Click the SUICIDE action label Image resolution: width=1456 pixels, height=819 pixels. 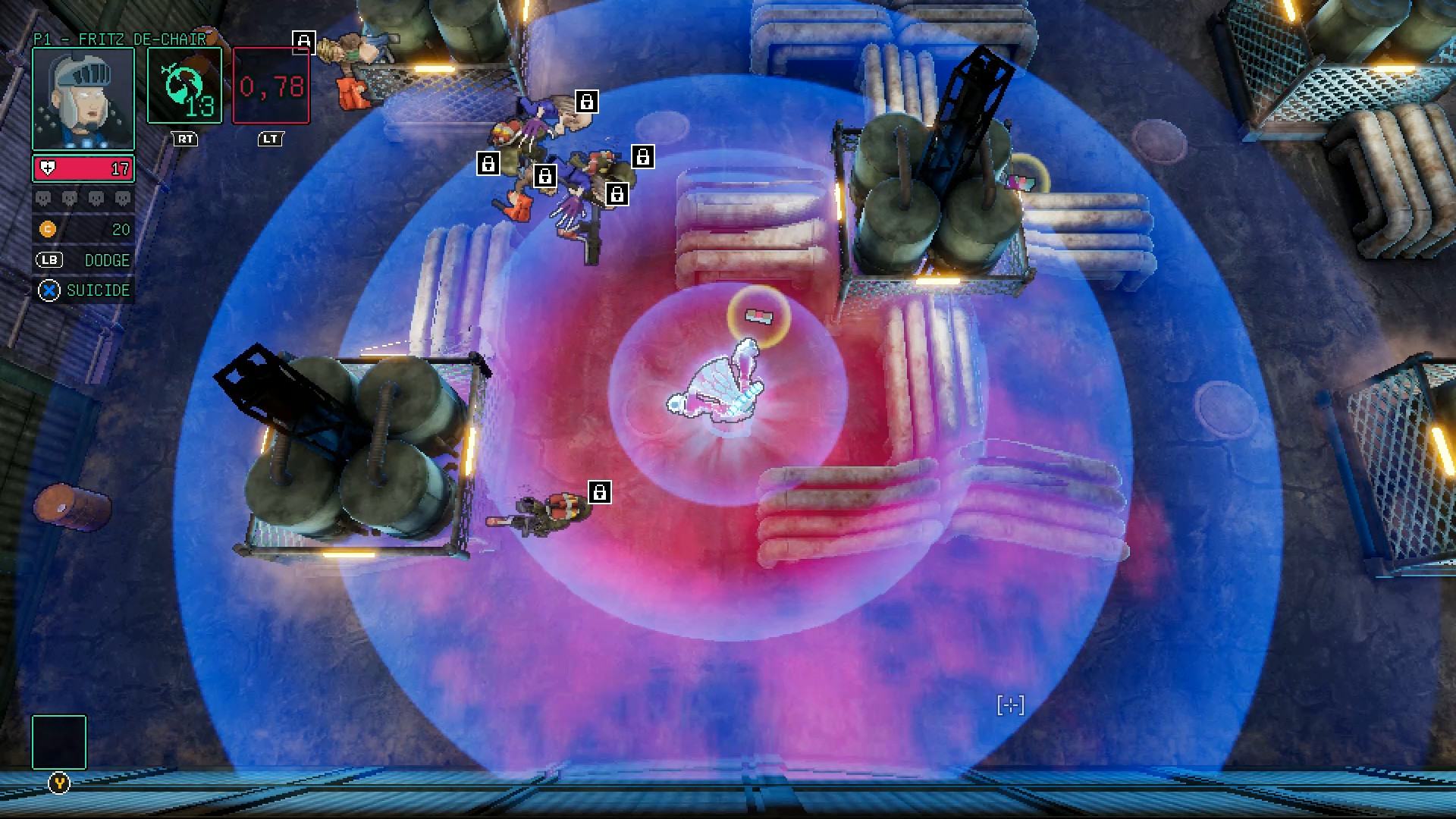click(x=99, y=290)
